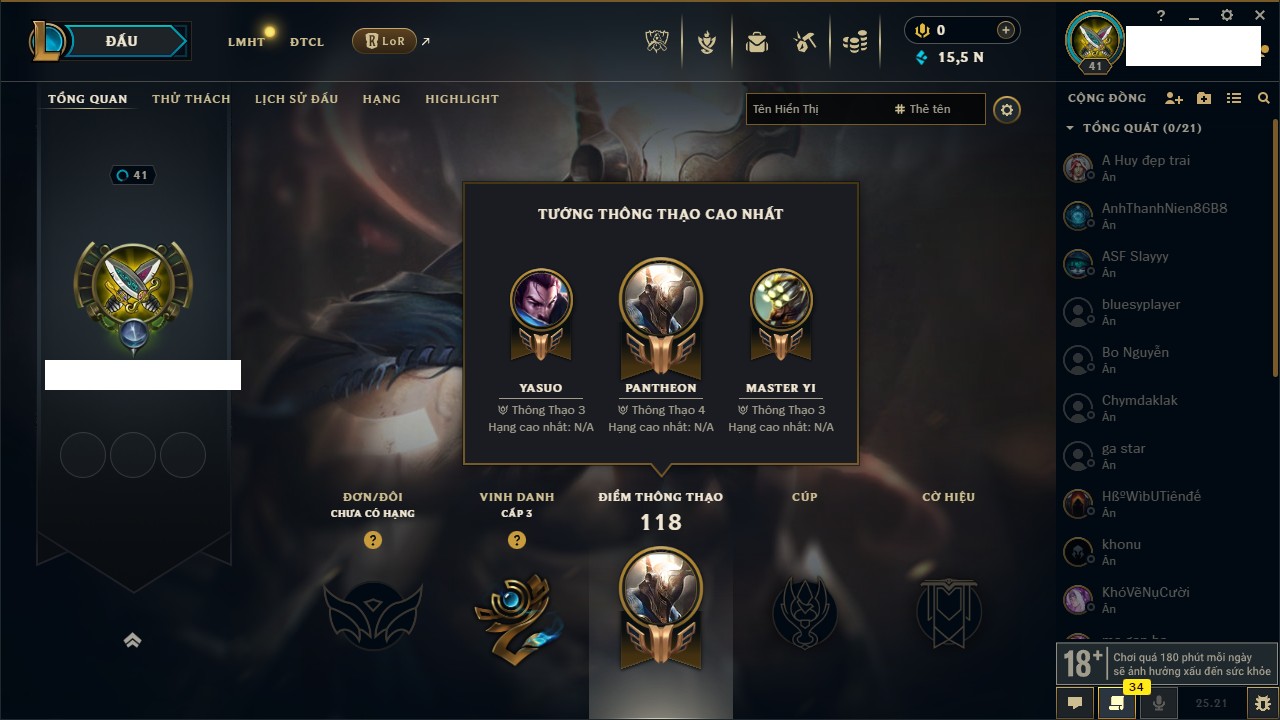
Task: Open the THỬ THÁCH tab
Action: (191, 99)
